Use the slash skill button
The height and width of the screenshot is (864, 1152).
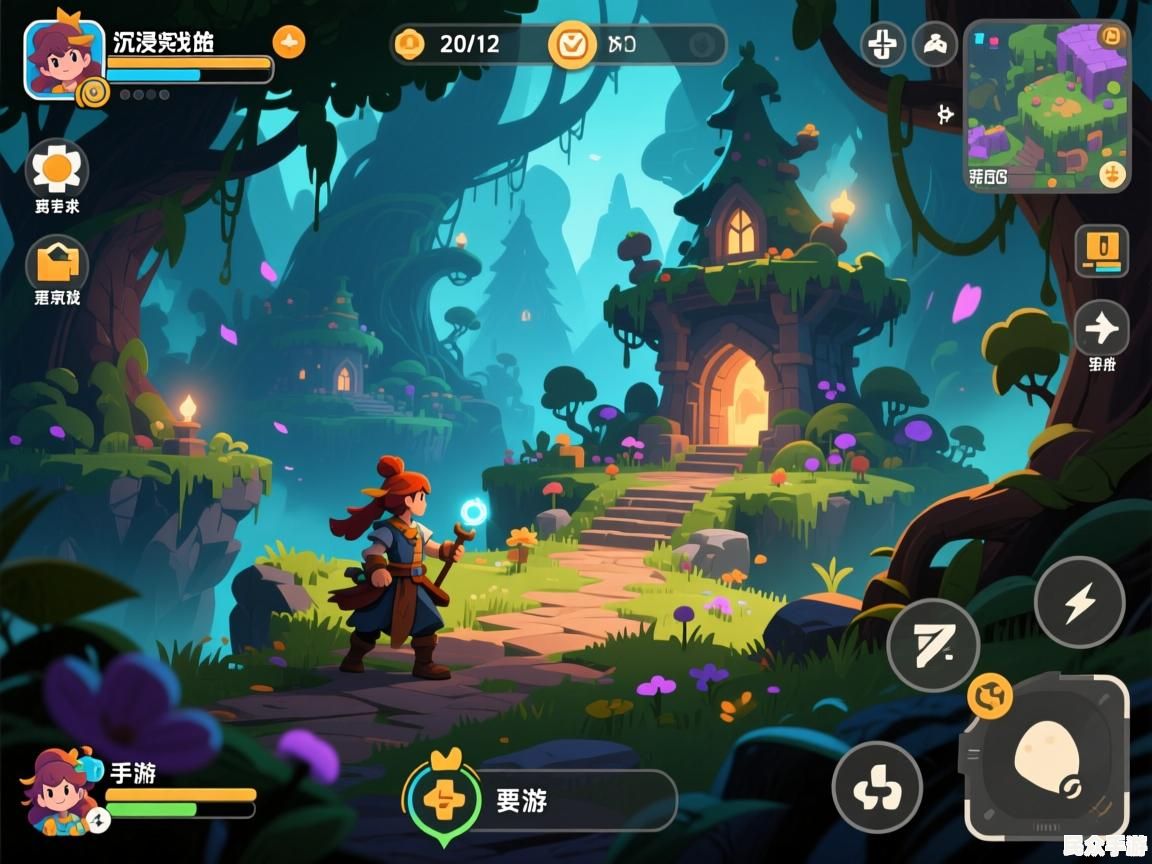click(933, 645)
